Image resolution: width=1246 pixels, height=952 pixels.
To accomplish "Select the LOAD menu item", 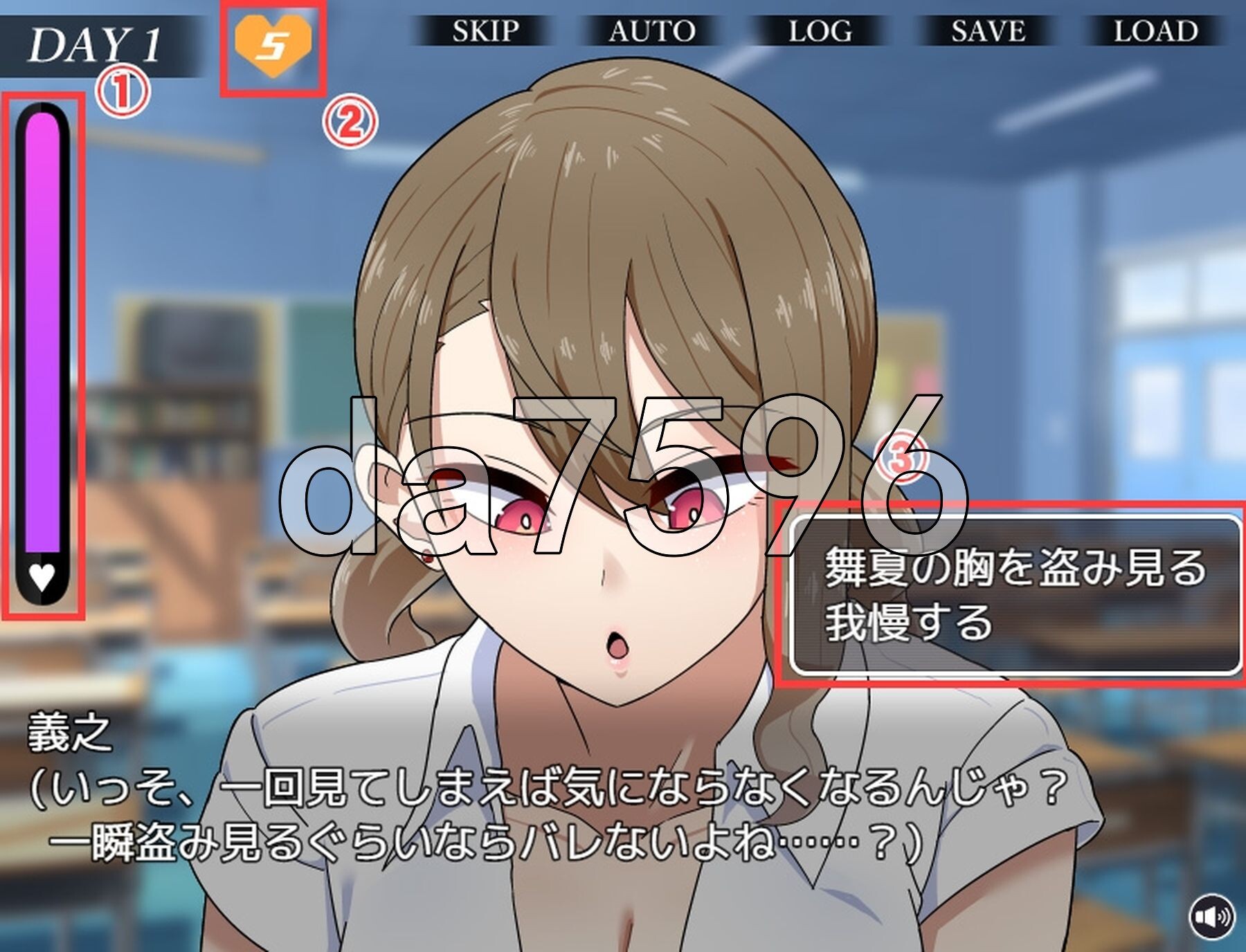I will pos(1156,31).
